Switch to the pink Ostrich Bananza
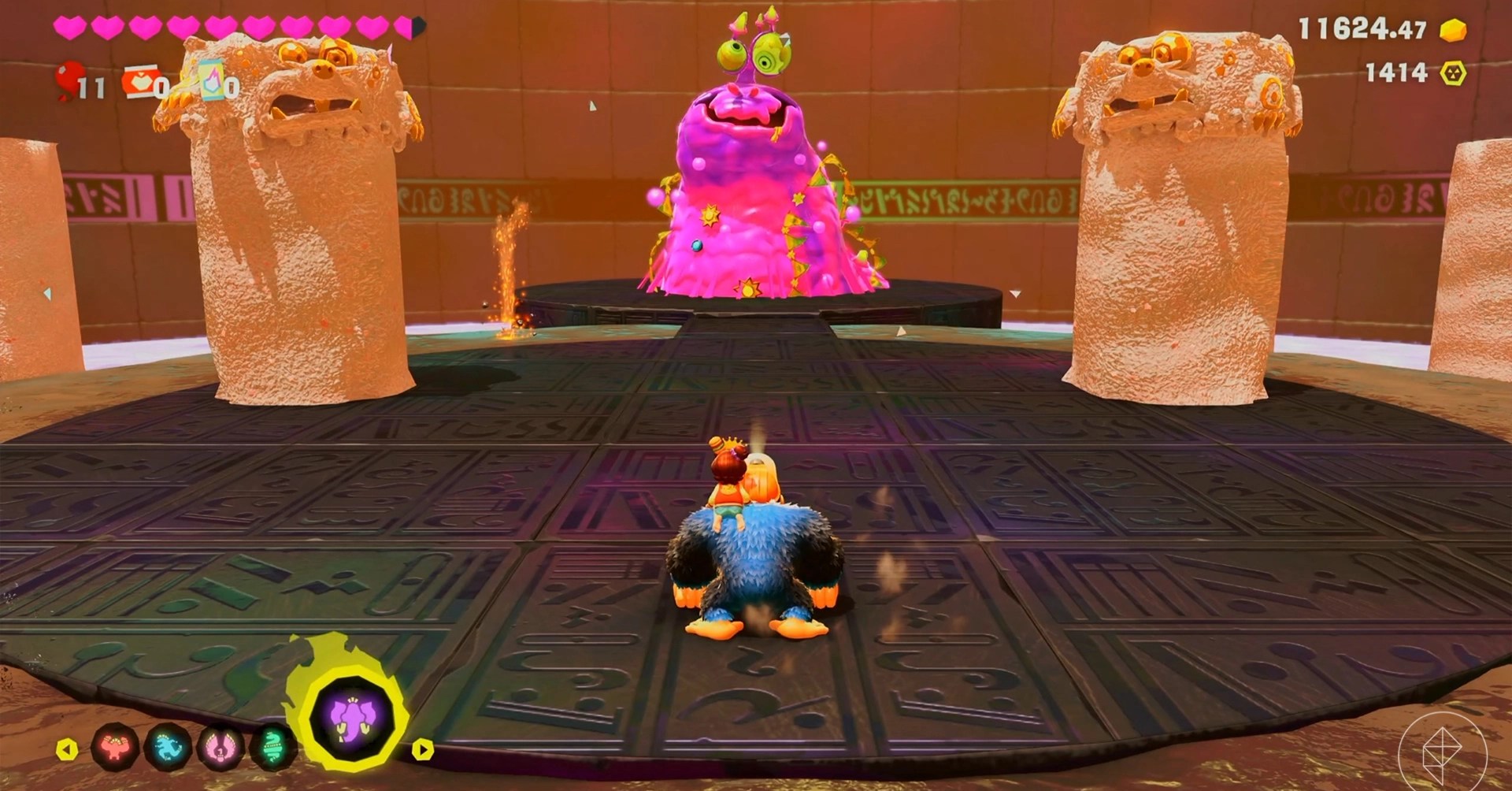The image size is (1512, 791). coord(220,745)
